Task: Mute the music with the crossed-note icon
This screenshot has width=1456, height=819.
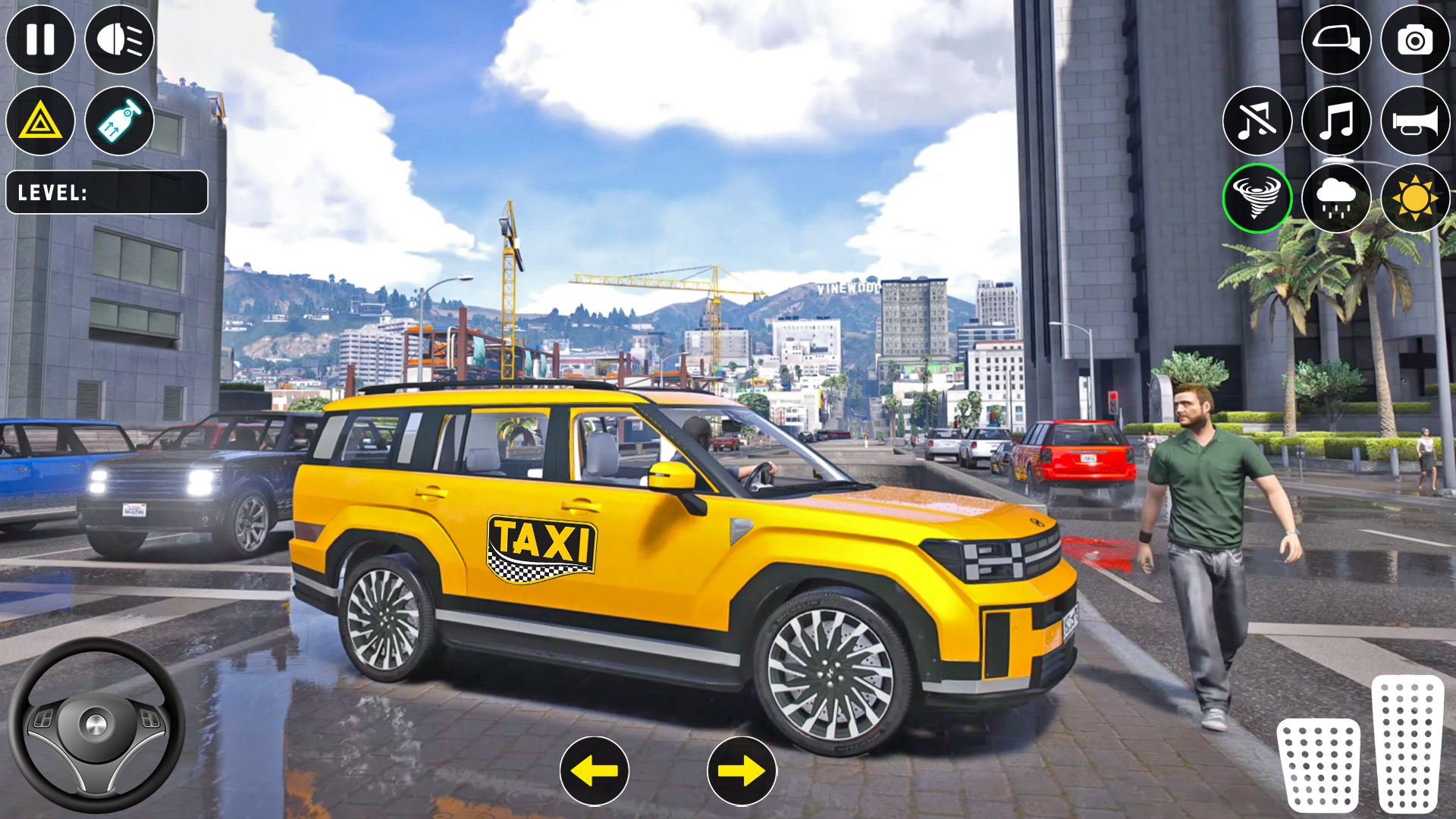Action: 1256,121
